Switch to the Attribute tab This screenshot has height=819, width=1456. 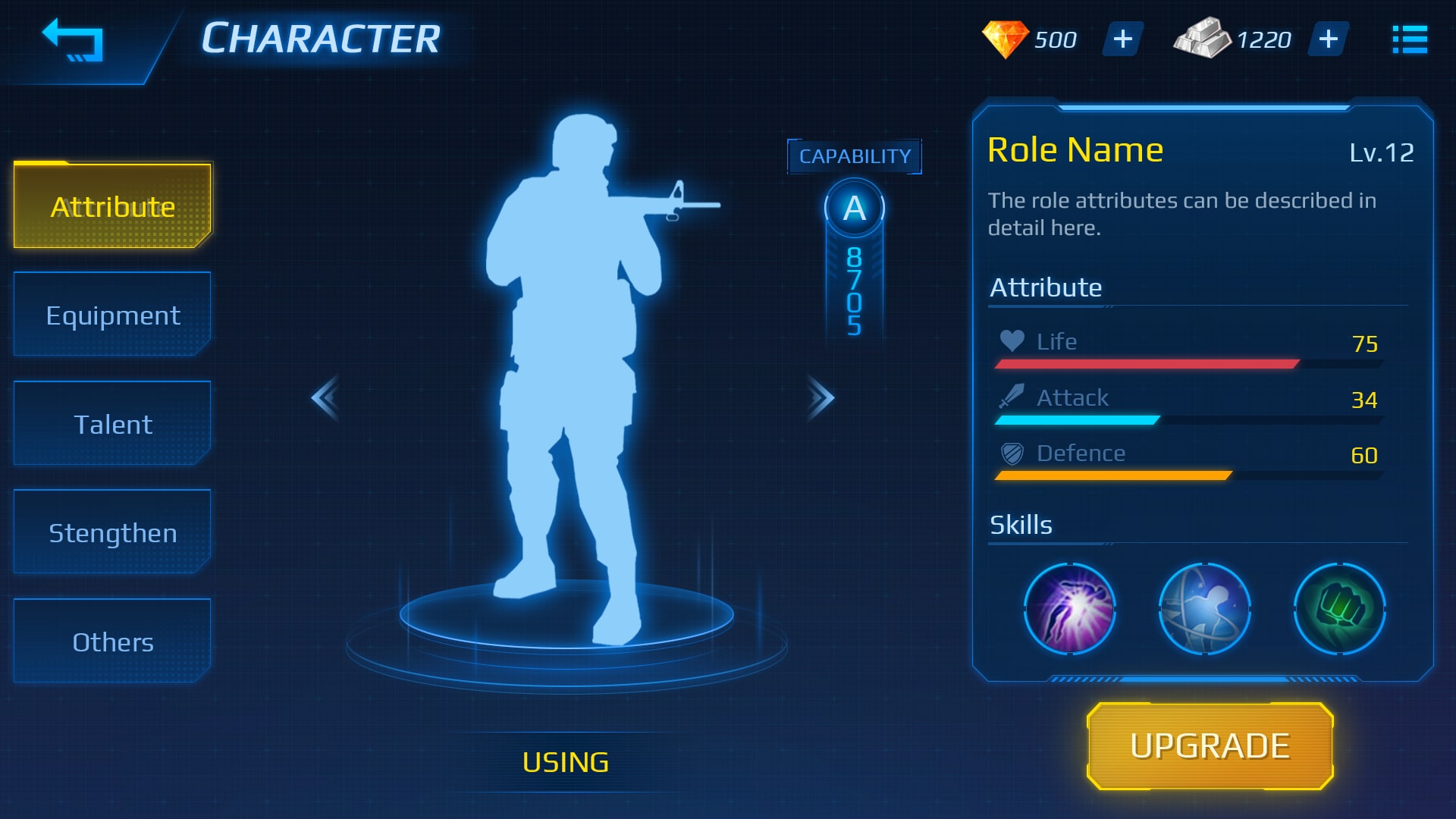(113, 206)
